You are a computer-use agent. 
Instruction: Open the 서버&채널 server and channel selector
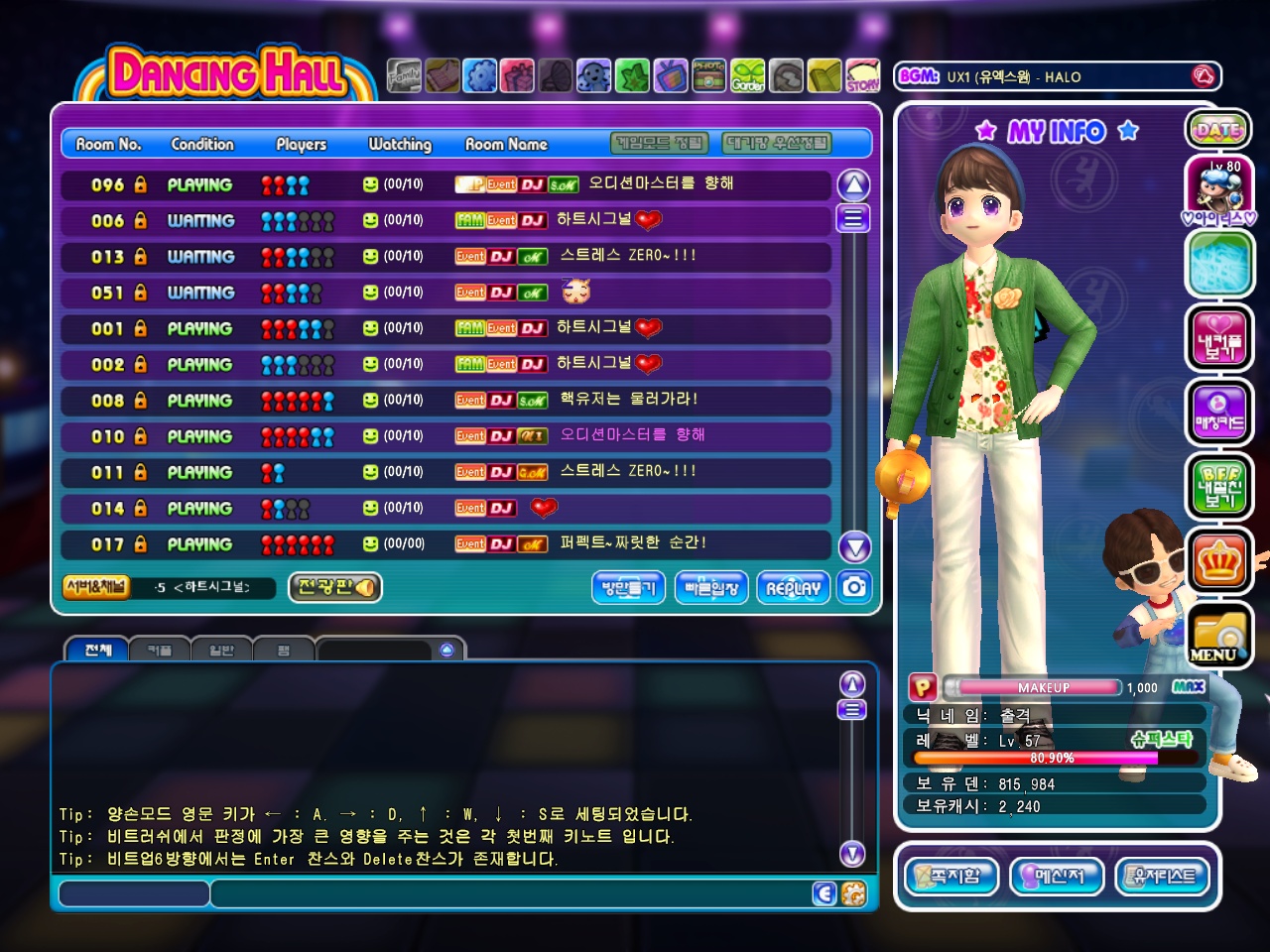[x=95, y=587]
